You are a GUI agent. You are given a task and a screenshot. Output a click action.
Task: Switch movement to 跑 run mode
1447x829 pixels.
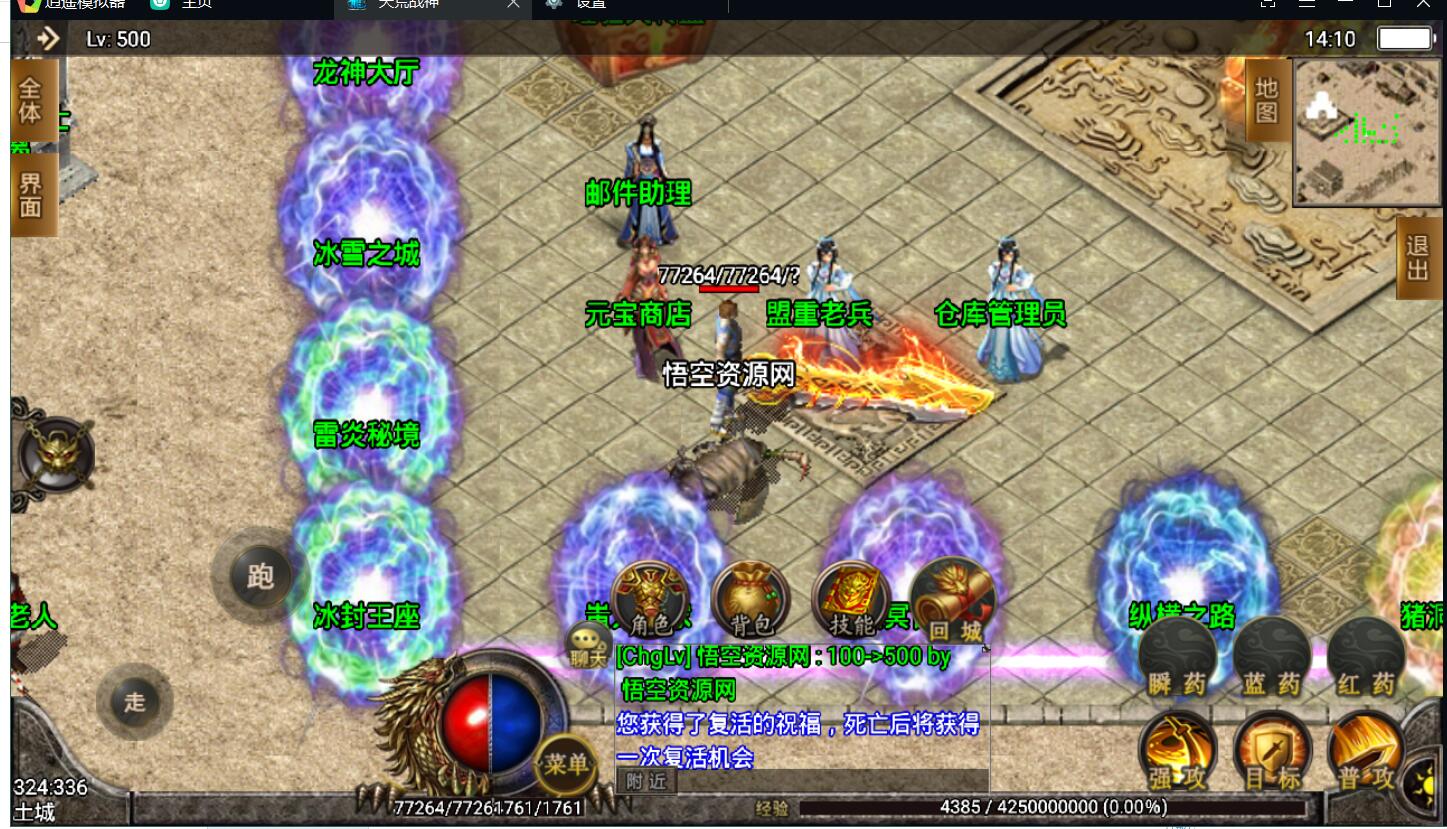tap(260, 577)
